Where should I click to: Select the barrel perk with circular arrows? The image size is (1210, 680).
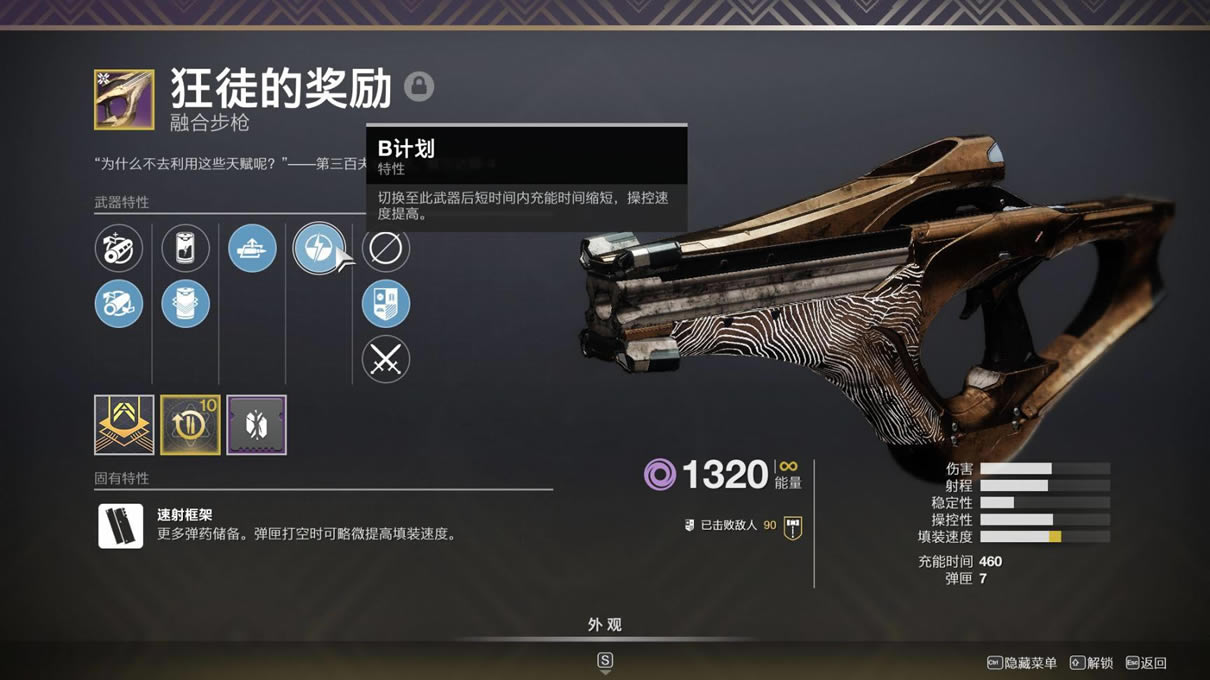119,304
